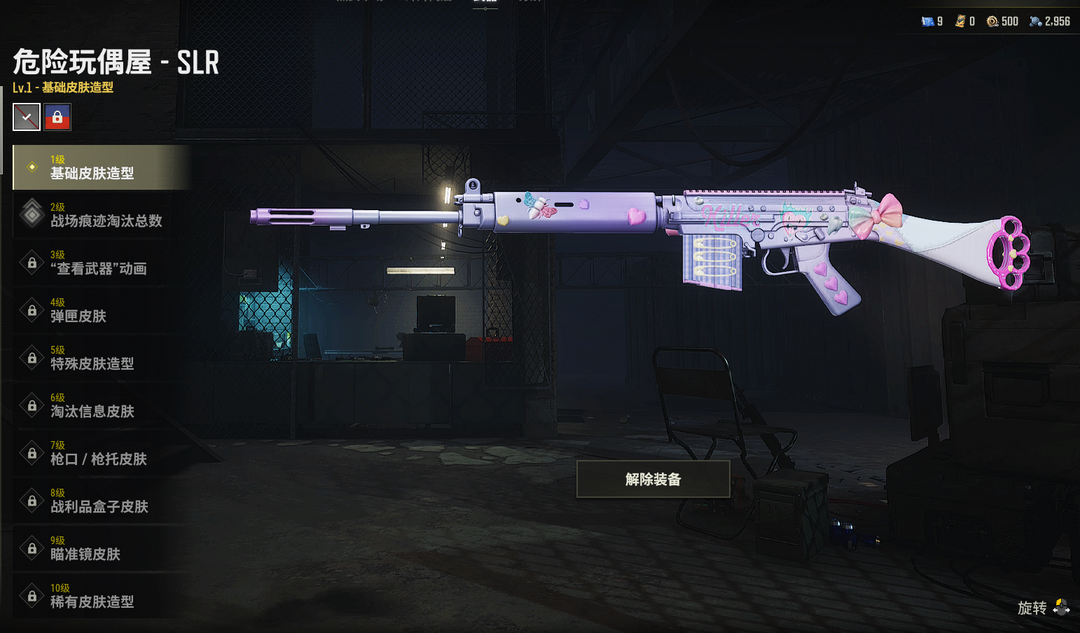Click the 解除装备 unequip button
The image size is (1080, 633).
[653, 479]
